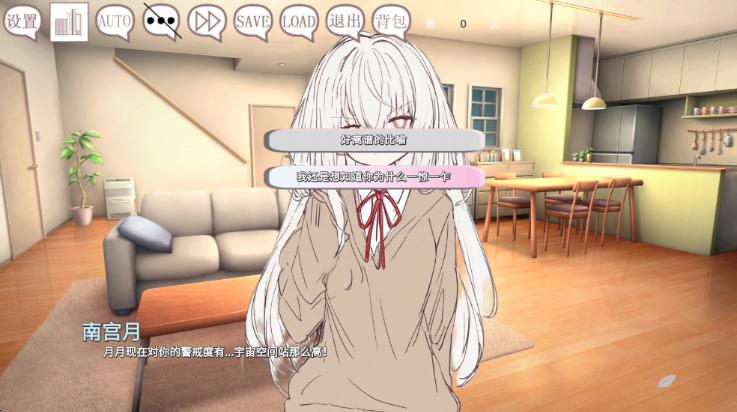Click the bar chart stats icon
The image size is (737, 412).
tap(69, 21)
